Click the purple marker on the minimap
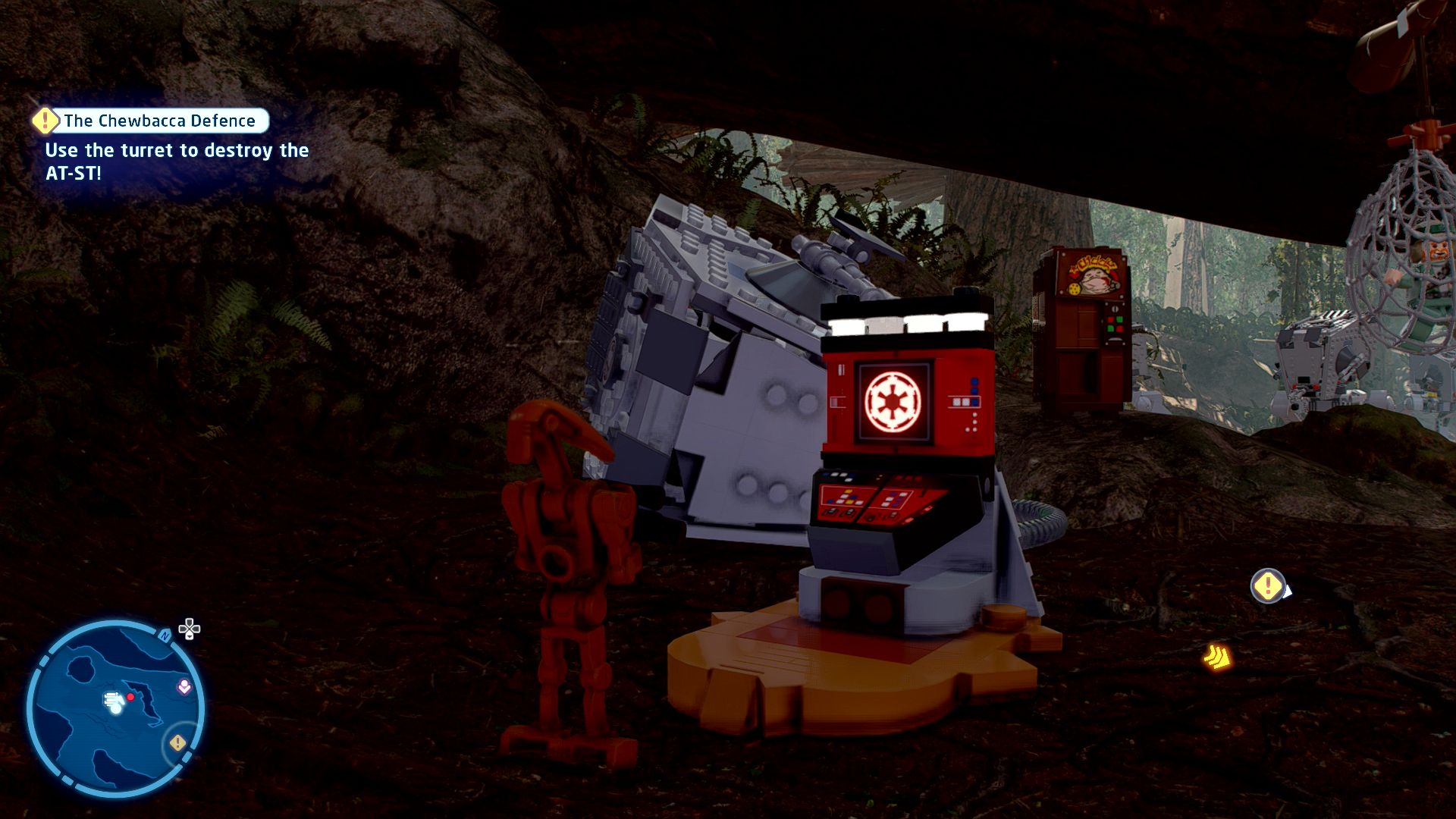Image resolution: width=1456 pixels, height=819 pixels. point(184,687)
